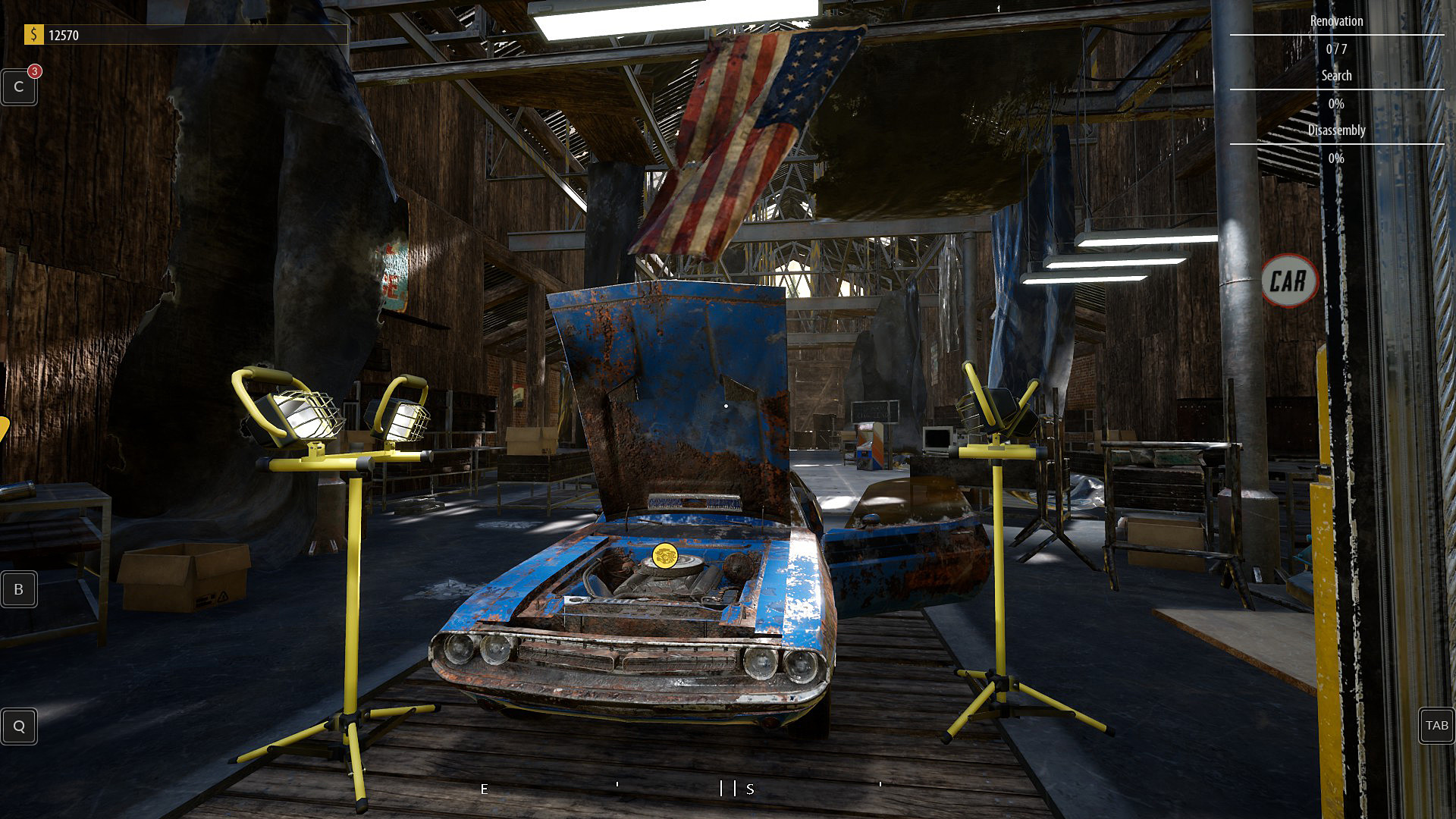Click the Disassembly label
The width and height of the screenshot is (1456, 819).
(x=1336, y=130)
